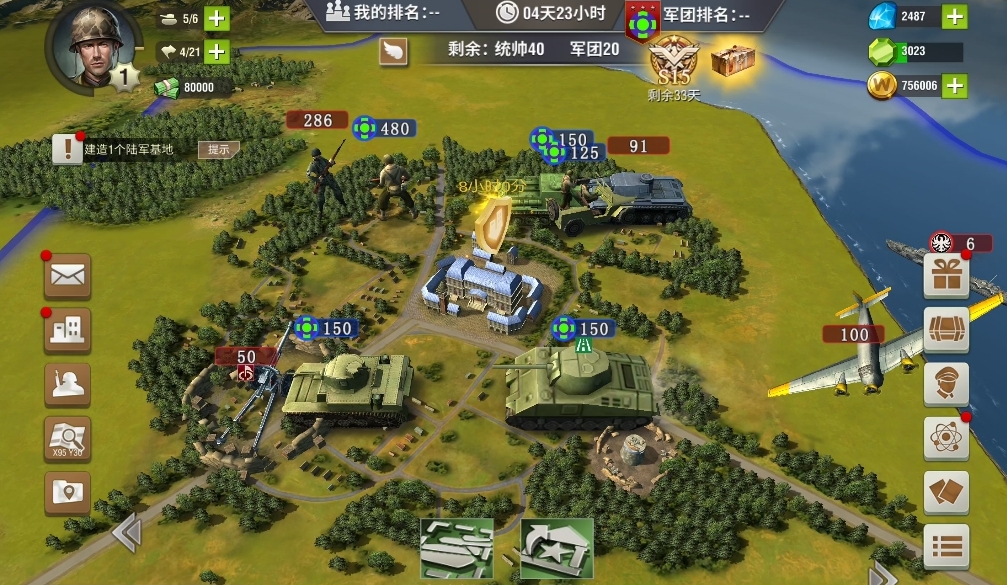Open the map coordinate search tool
Image resolution: width=1007 pixels, height=585 pixels.
67,438
